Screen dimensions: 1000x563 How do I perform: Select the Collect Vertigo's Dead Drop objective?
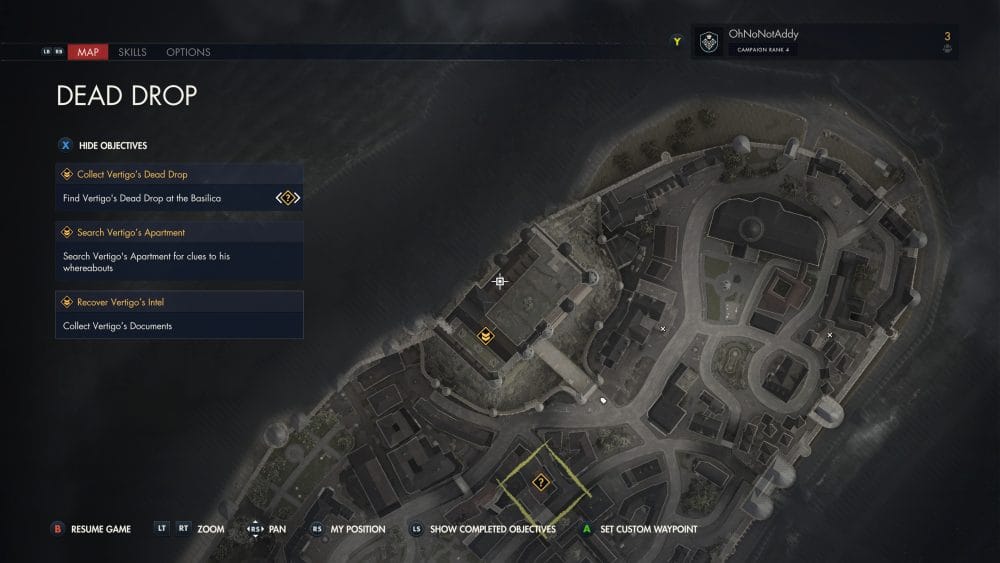point(180,174)
